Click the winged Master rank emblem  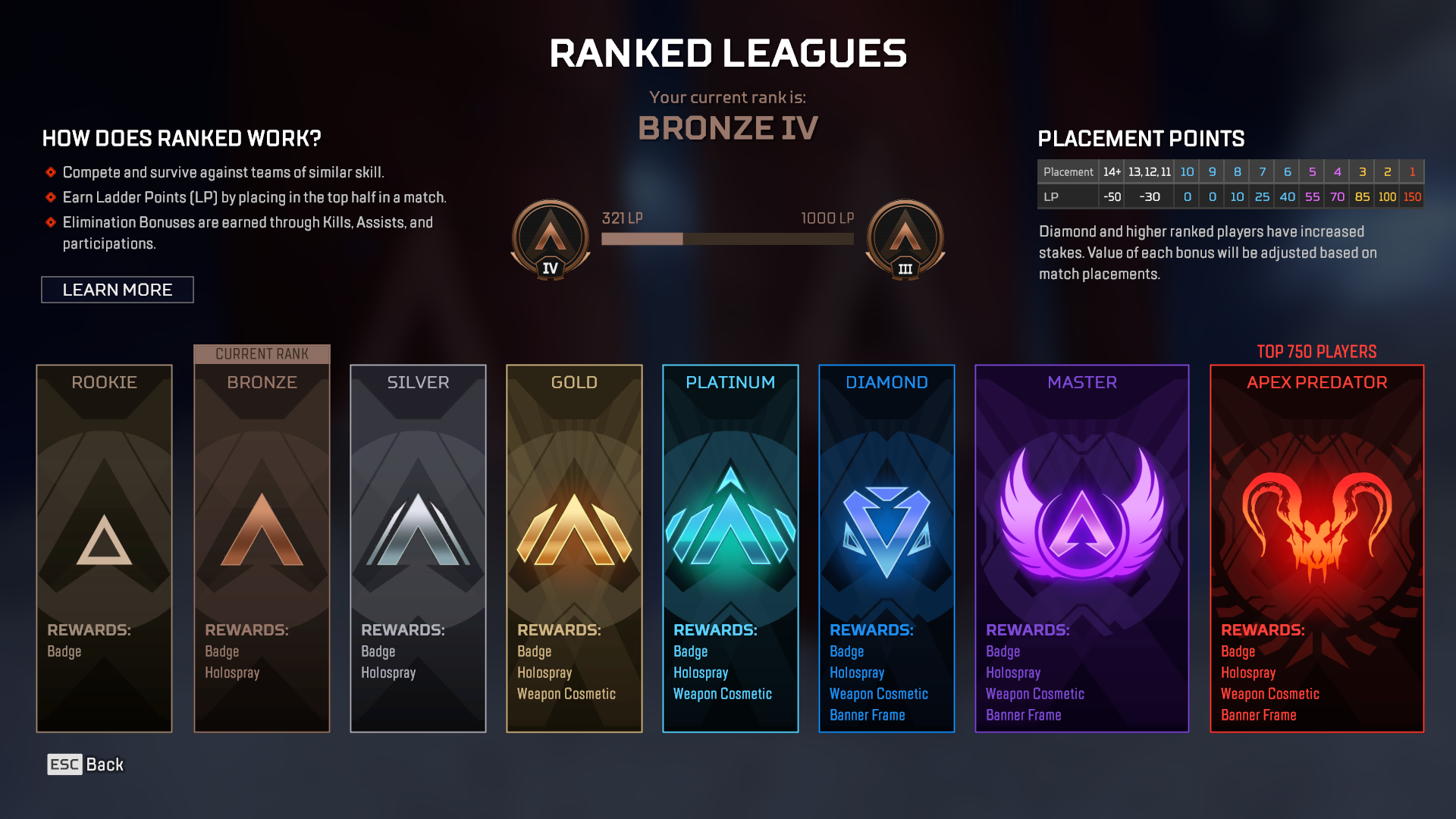(1081, 523)
